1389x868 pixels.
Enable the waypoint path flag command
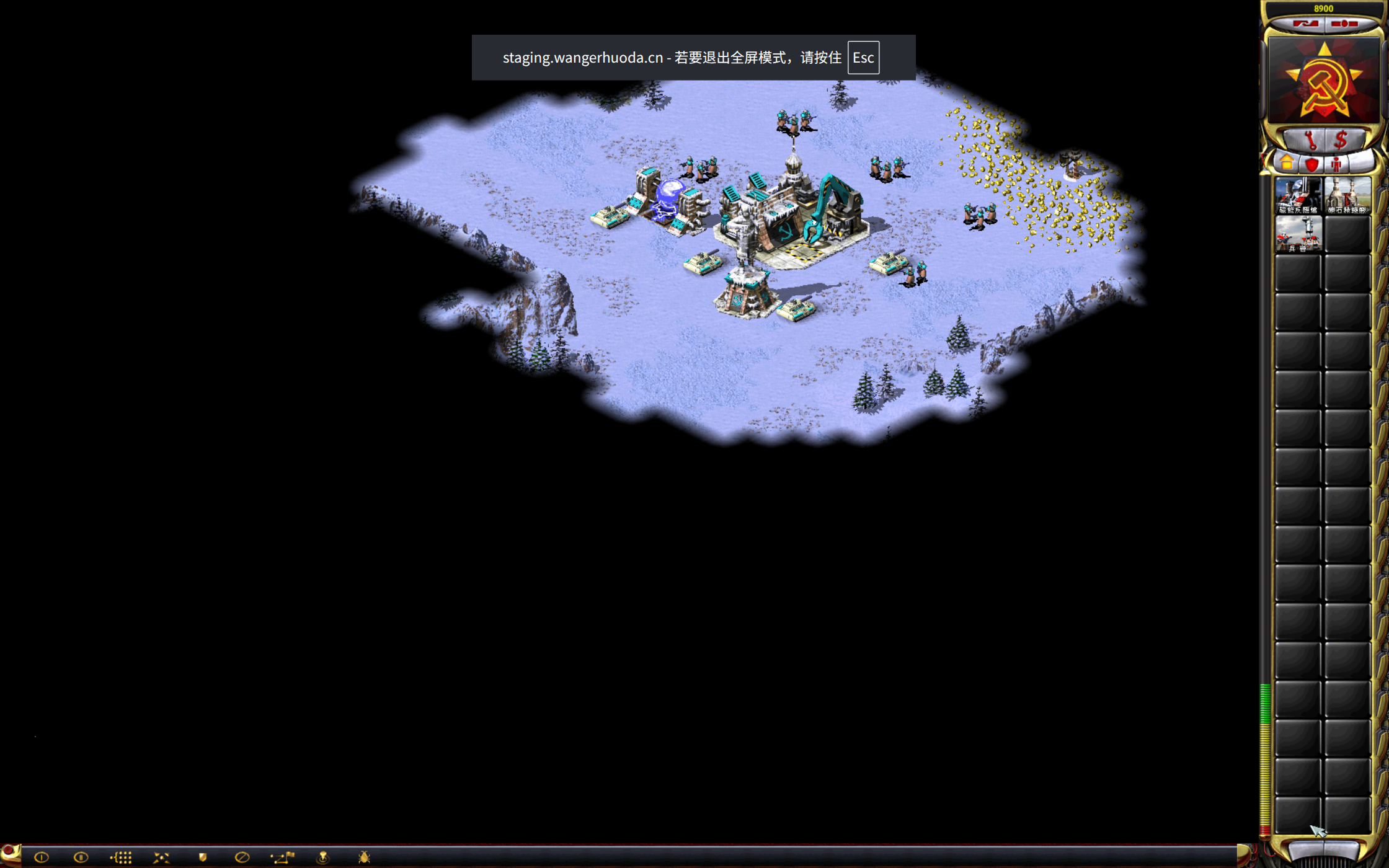(283, 857)
